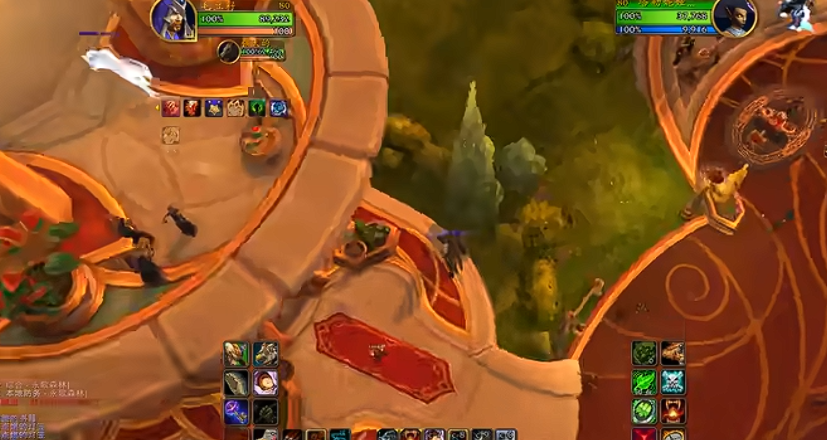Select the player portrait frame
The image size is (827, 440).
(x=173, y=18)
